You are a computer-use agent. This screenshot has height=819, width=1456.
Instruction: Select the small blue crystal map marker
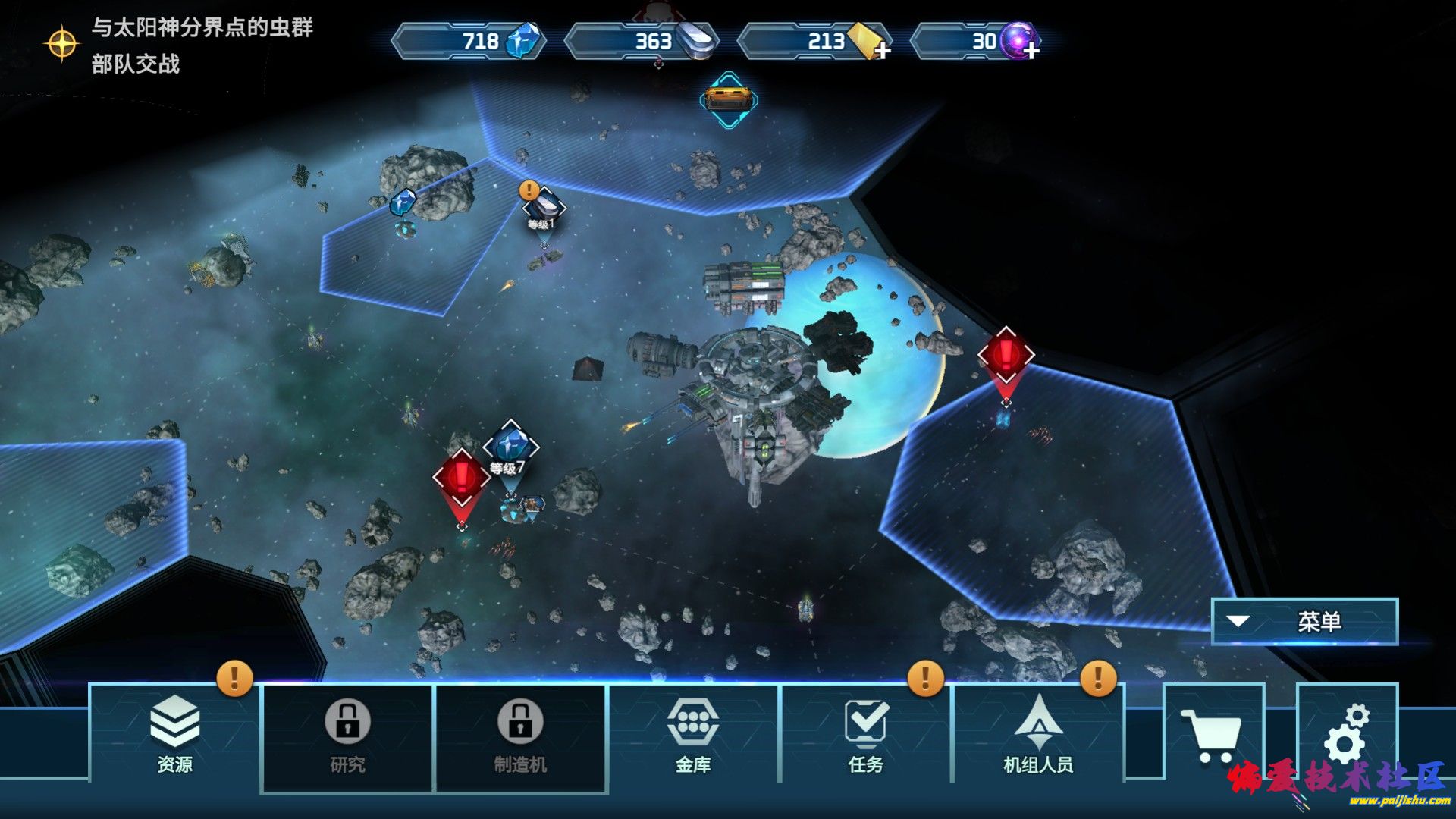coord(403,203)
